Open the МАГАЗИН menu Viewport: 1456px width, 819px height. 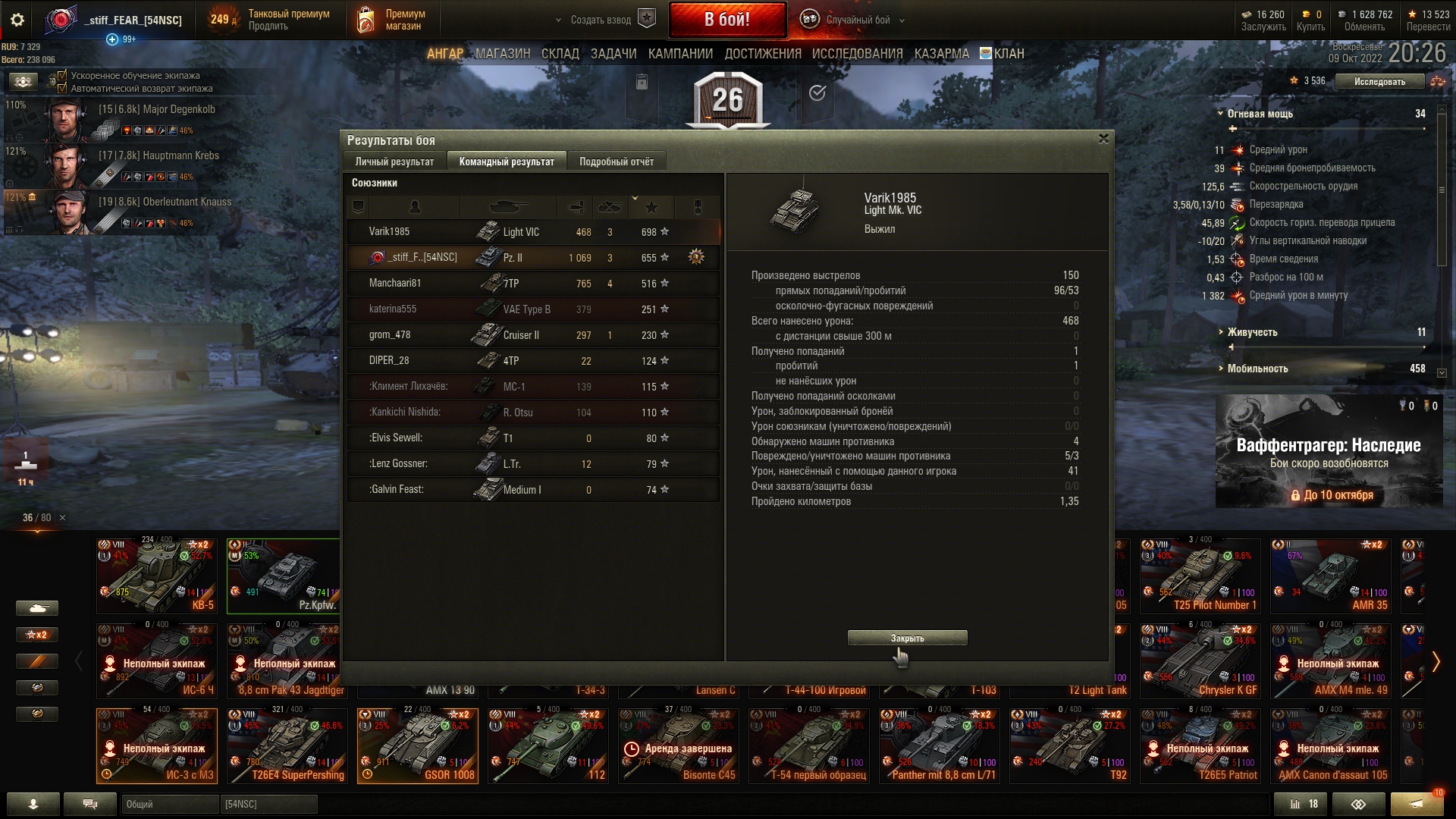(x=503, y=54)
